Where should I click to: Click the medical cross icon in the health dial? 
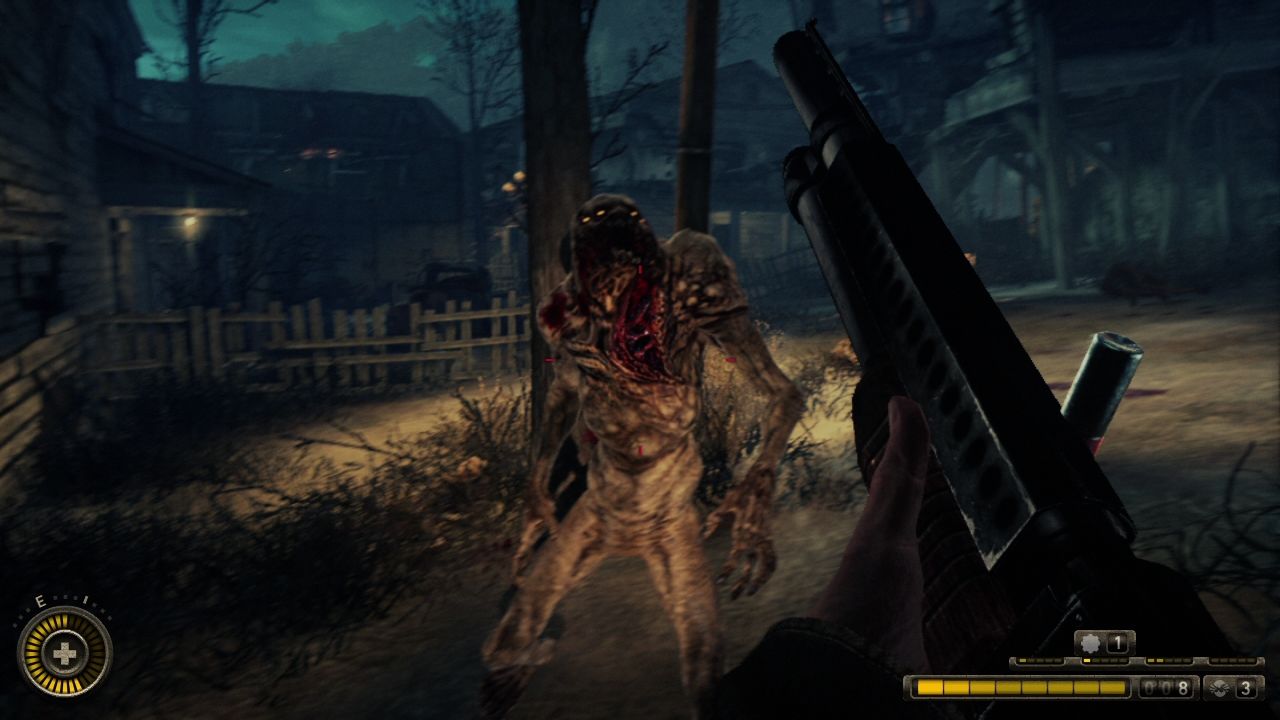(64, 655)
